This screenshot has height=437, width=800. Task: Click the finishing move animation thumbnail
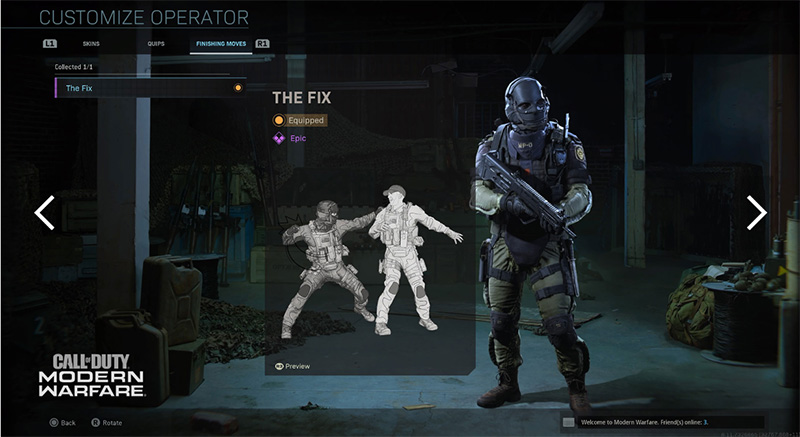(x=370, y=260)
